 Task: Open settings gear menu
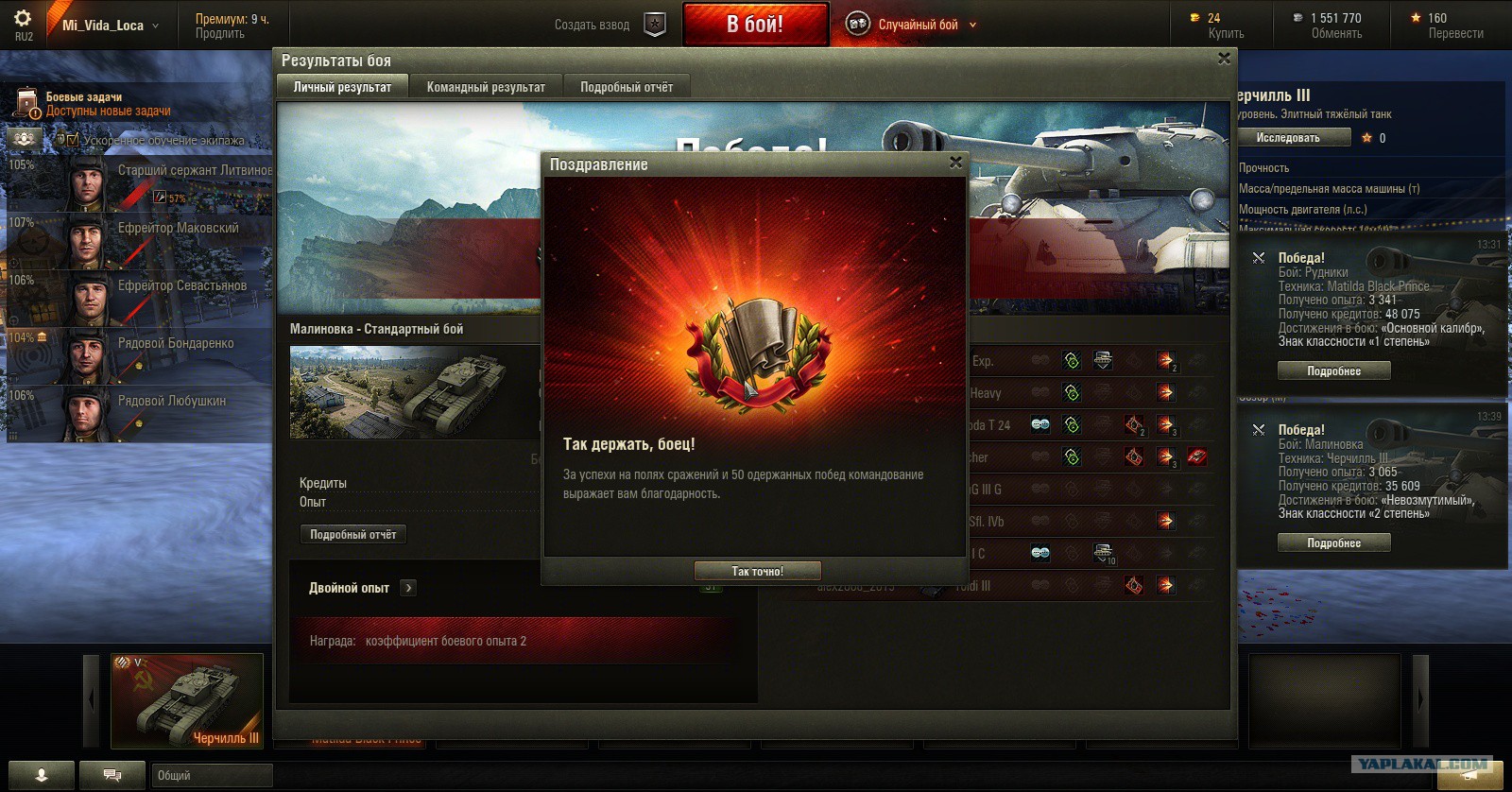point(23,19)
